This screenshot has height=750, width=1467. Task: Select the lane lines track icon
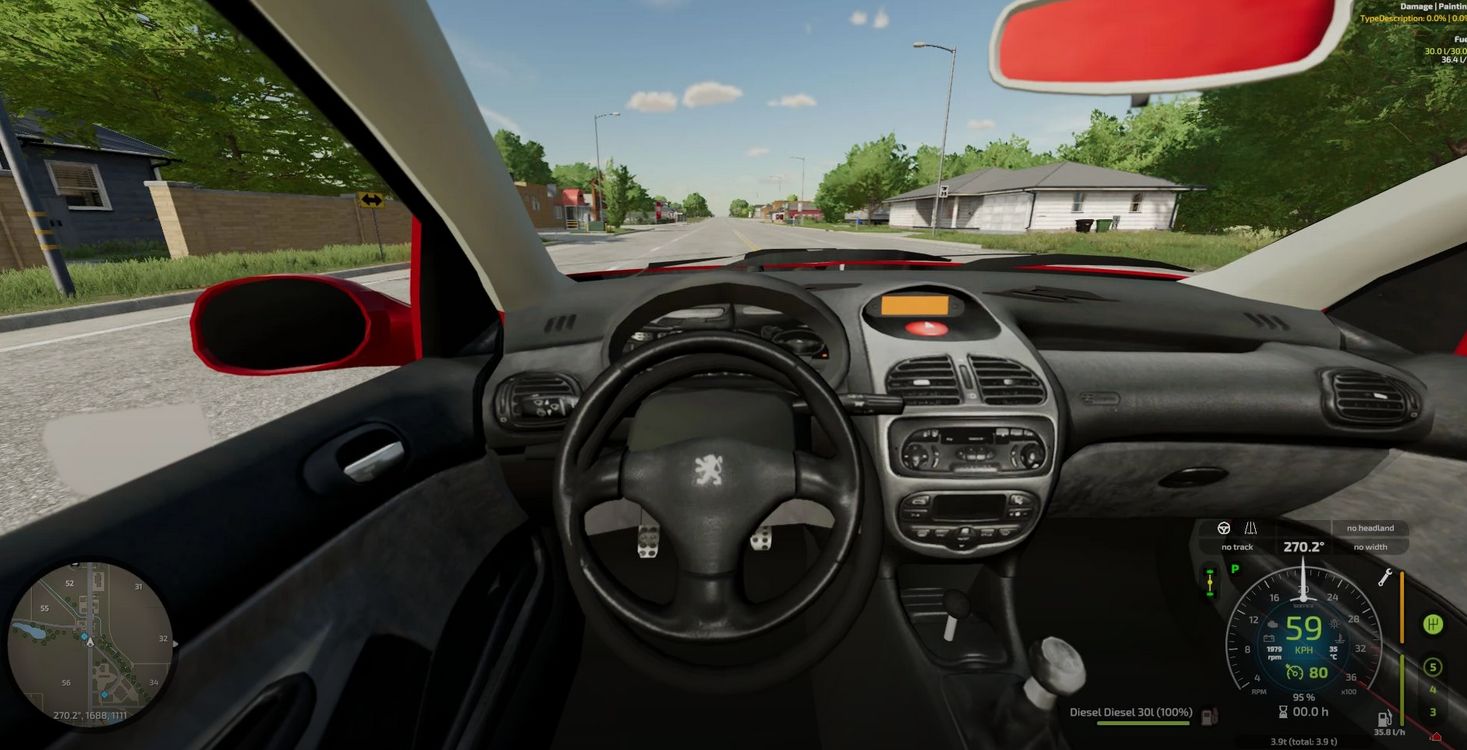coord(1250,528)
